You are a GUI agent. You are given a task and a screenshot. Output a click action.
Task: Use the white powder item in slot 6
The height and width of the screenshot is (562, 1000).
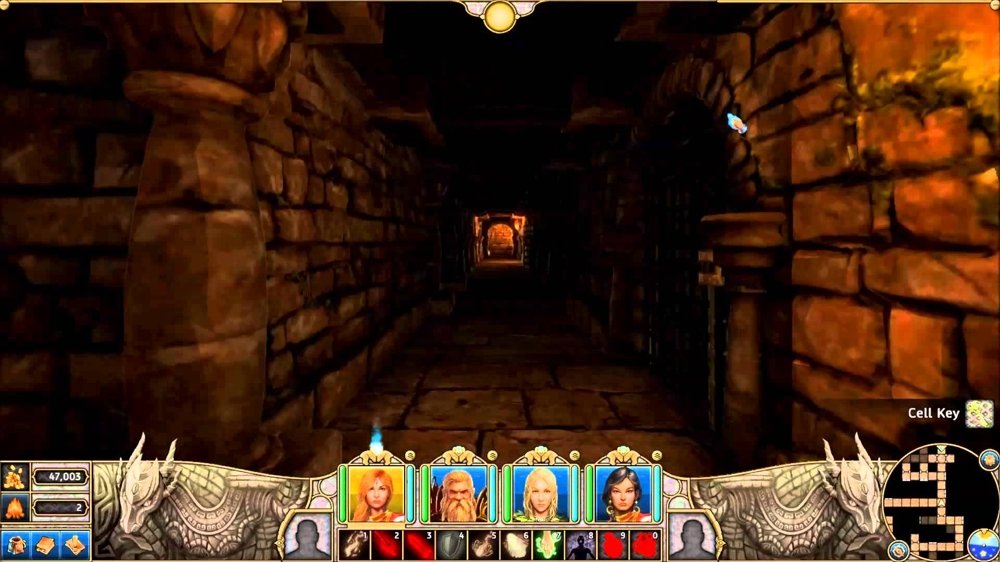516,545
